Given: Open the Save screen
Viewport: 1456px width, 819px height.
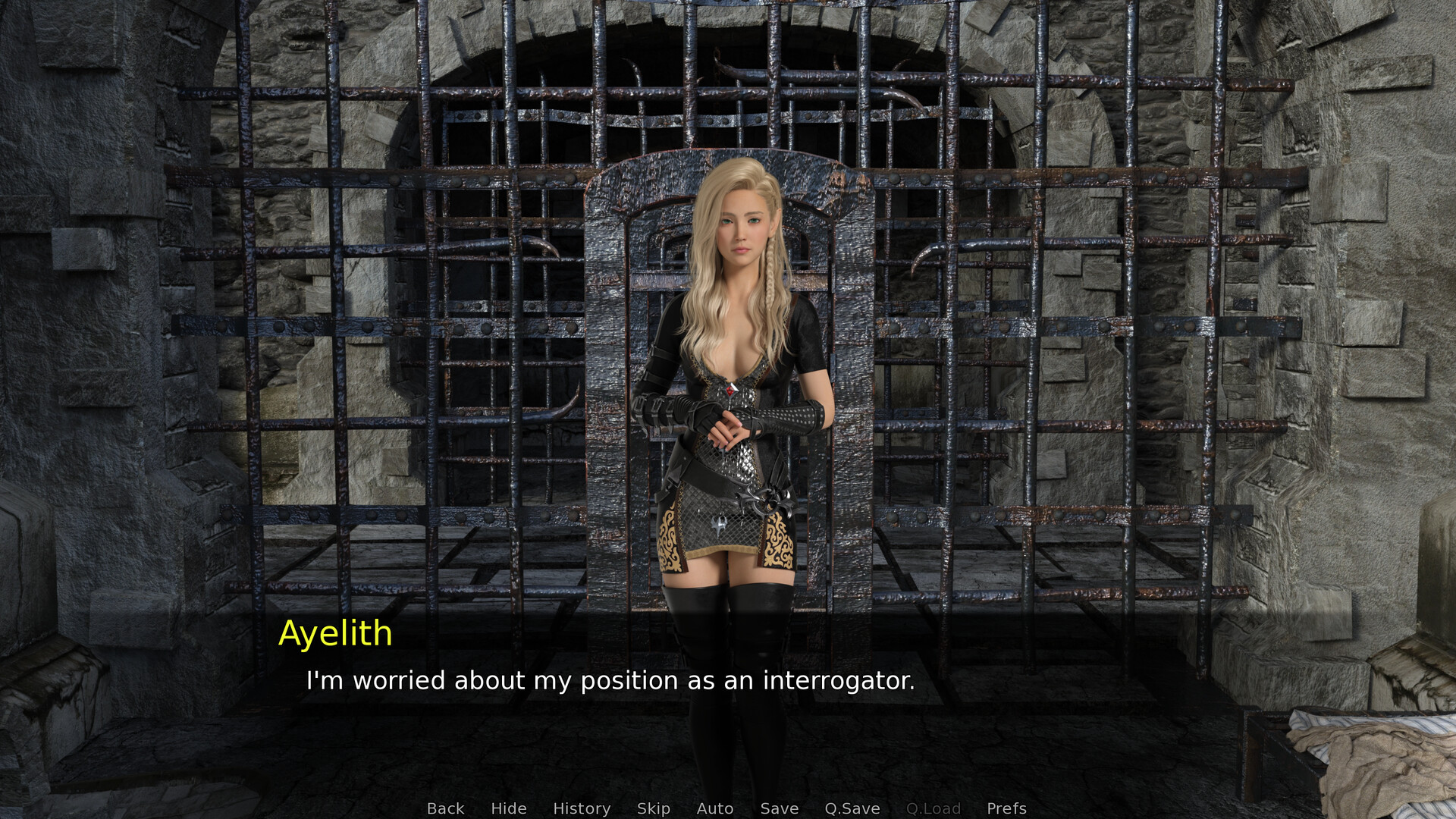Looking at the screenshot, I should click(780, 808).
